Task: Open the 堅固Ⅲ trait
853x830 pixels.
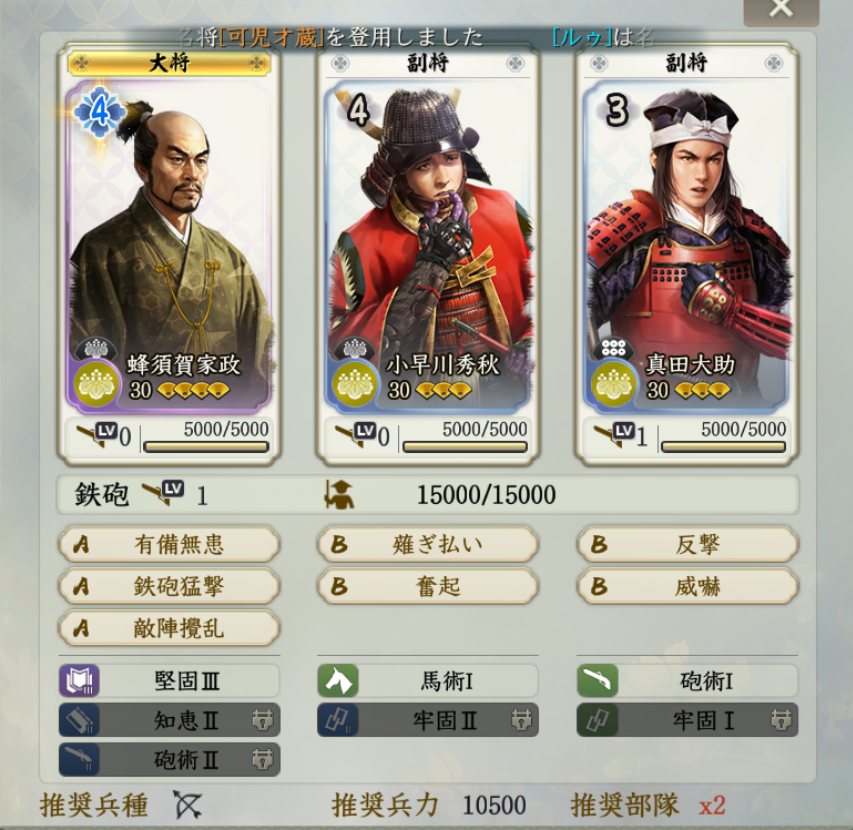Action: pyautogui.click(x=169, y=681)
